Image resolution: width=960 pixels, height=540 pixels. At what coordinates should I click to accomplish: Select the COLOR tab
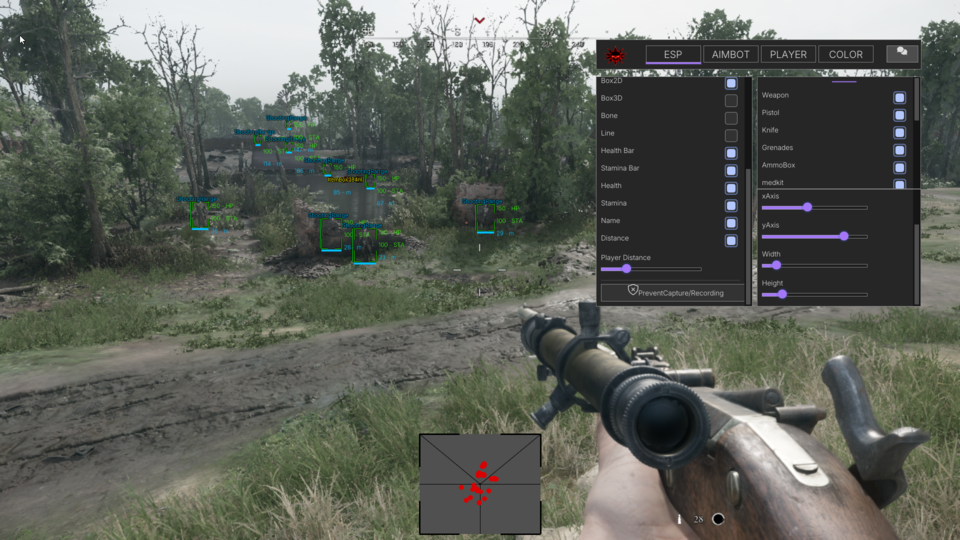[845, 54]
